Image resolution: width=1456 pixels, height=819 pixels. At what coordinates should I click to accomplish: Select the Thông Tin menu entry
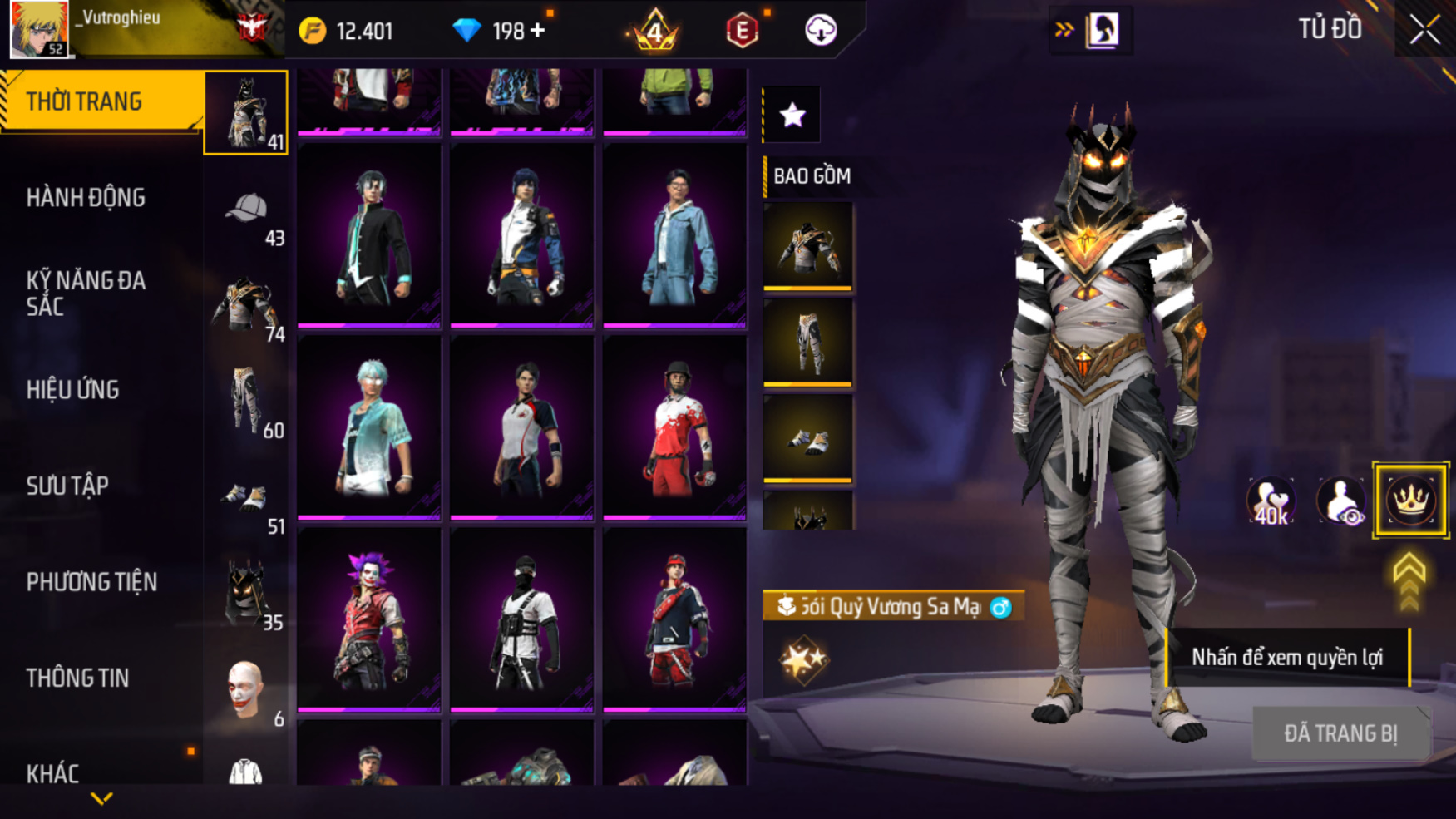(x=77, y=678)
